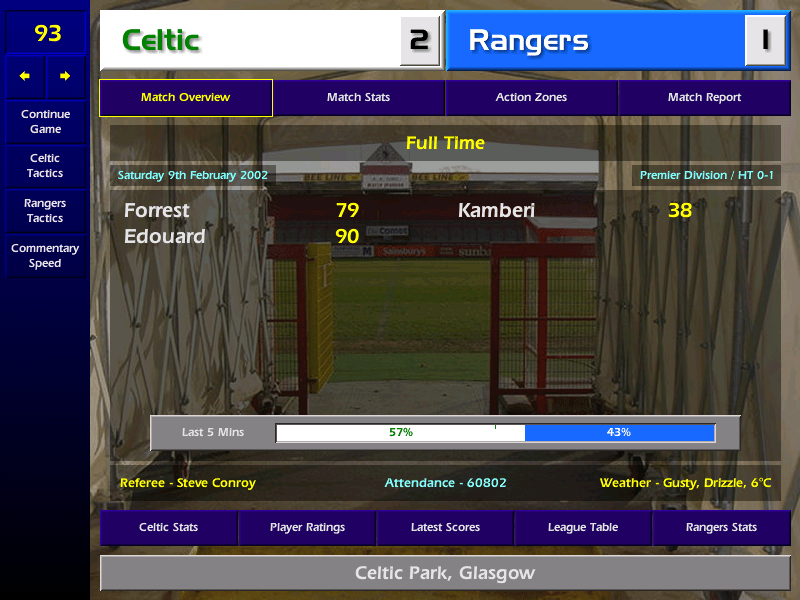View Rangers Stats

[721, 527]
